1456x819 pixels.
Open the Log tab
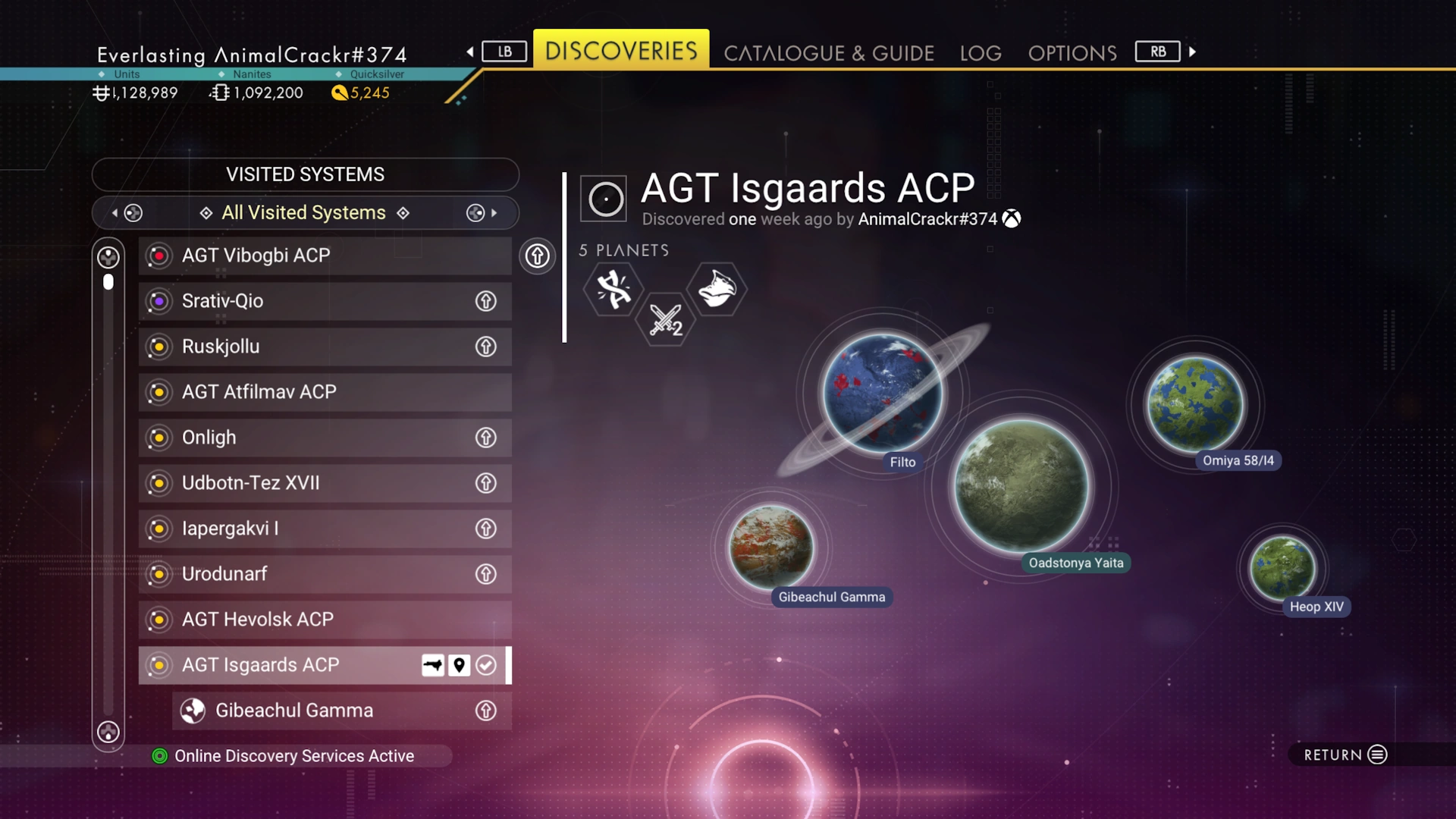coord(981,53)
